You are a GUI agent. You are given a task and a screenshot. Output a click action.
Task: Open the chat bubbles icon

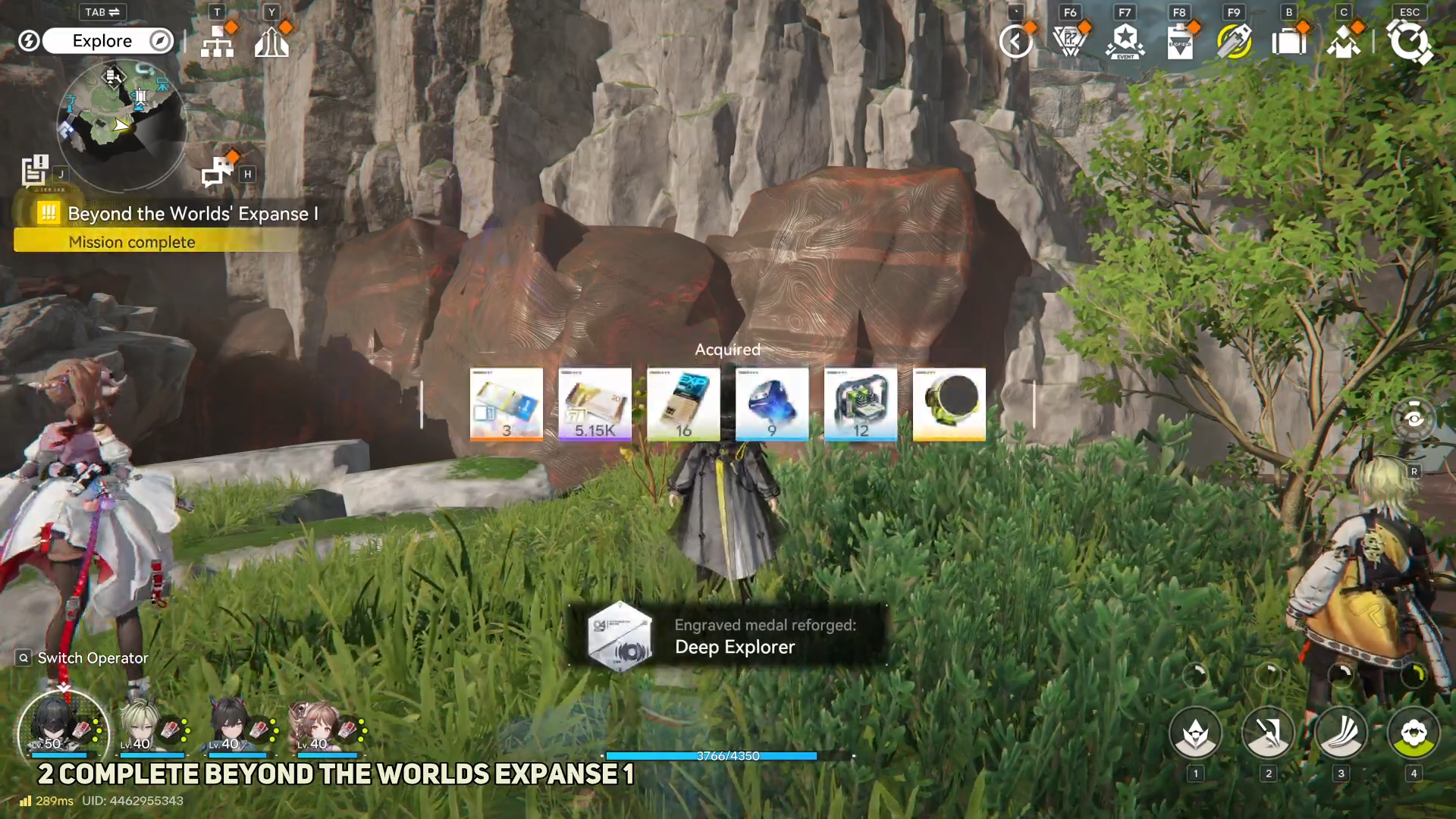[218, 171]
